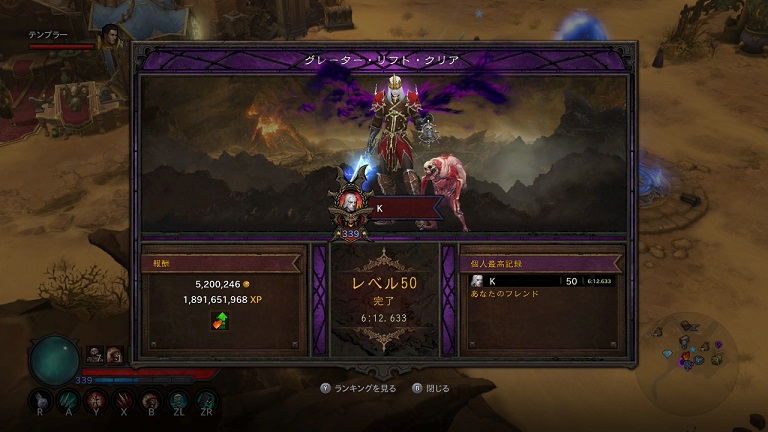This screenshot has width=768, height=432.
Task: Open the ランキングを見る rankings option
Action: pyautogui.click(x=358, y=388)
